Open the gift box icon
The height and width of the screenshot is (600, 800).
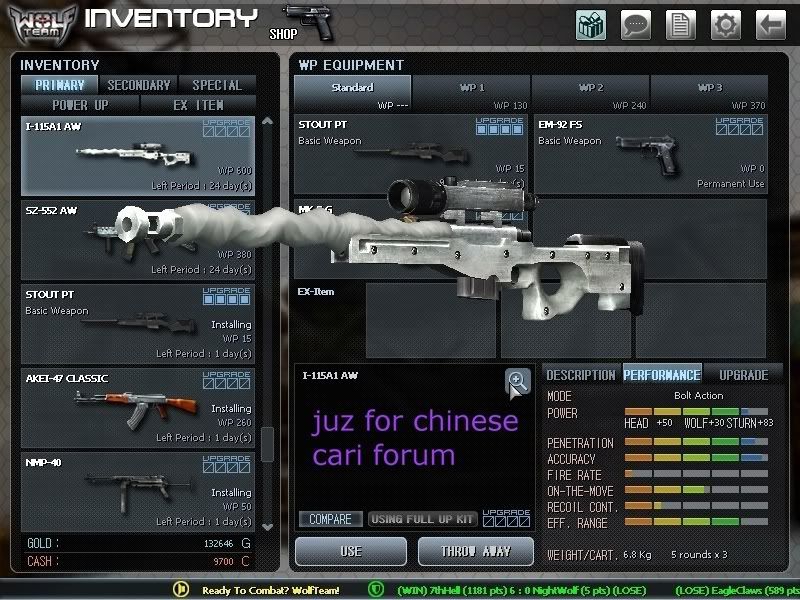591,23
